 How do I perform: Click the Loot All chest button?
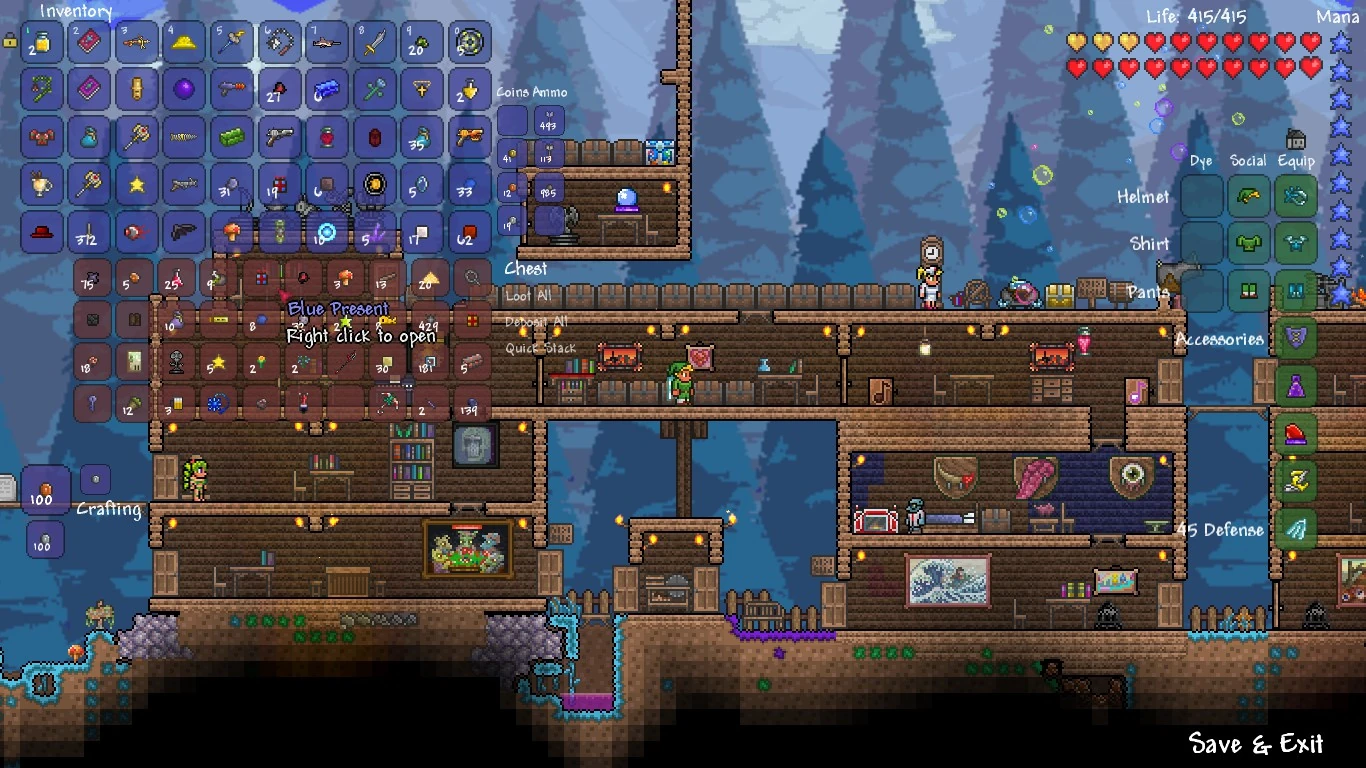point(527,295)
